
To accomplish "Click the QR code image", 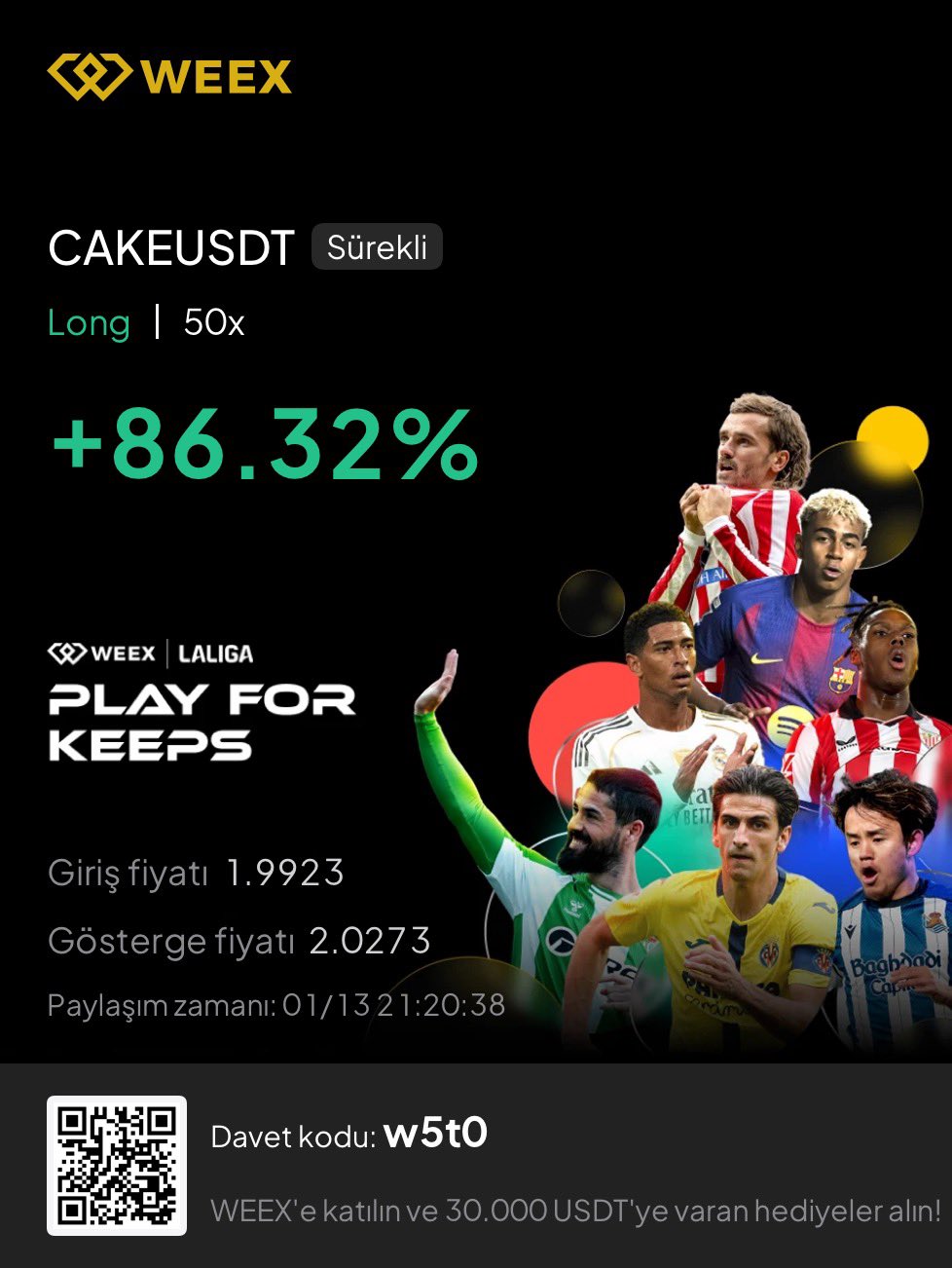I will pos(117,1165).
